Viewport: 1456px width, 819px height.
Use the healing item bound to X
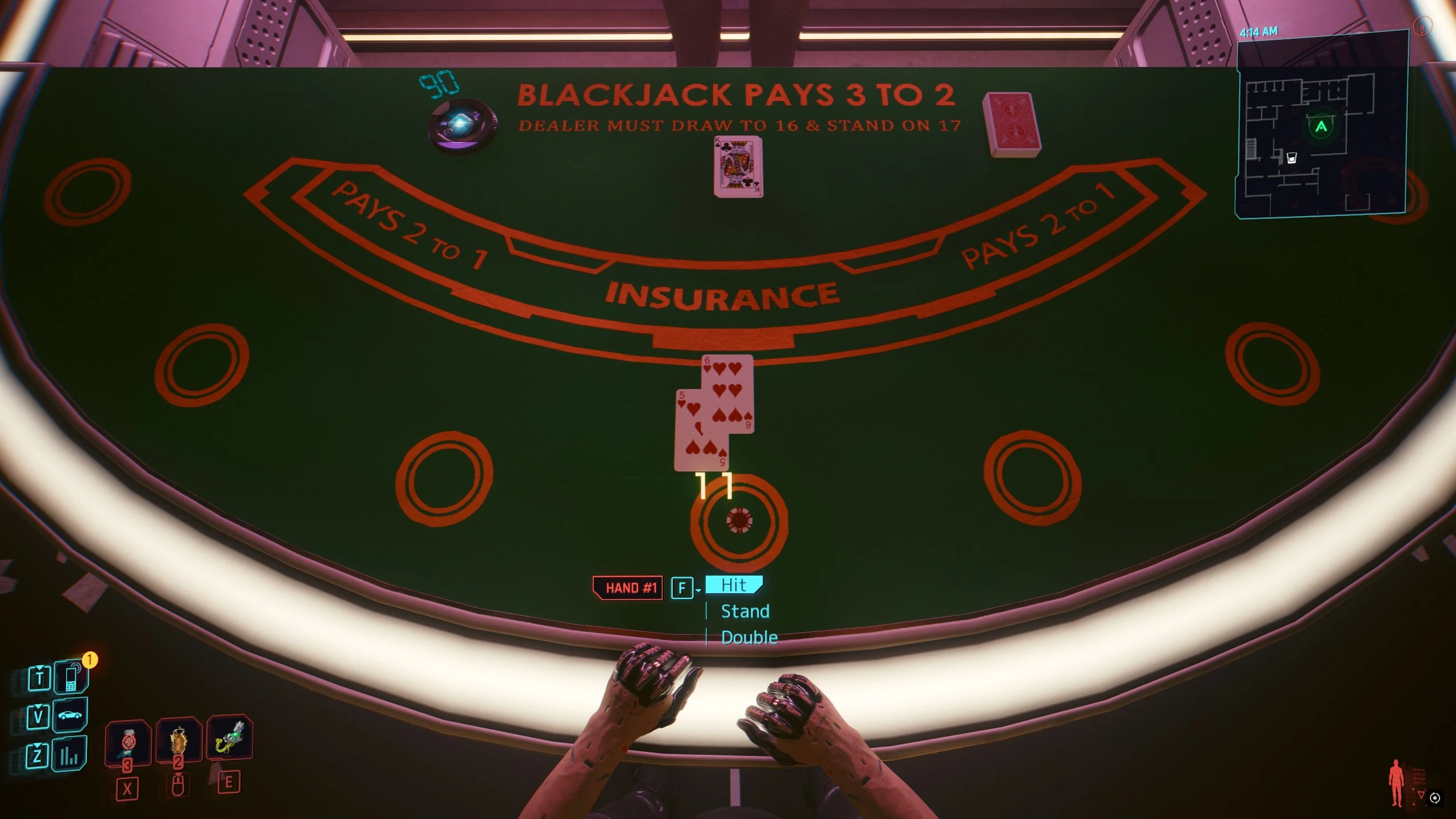click(128, 742)
